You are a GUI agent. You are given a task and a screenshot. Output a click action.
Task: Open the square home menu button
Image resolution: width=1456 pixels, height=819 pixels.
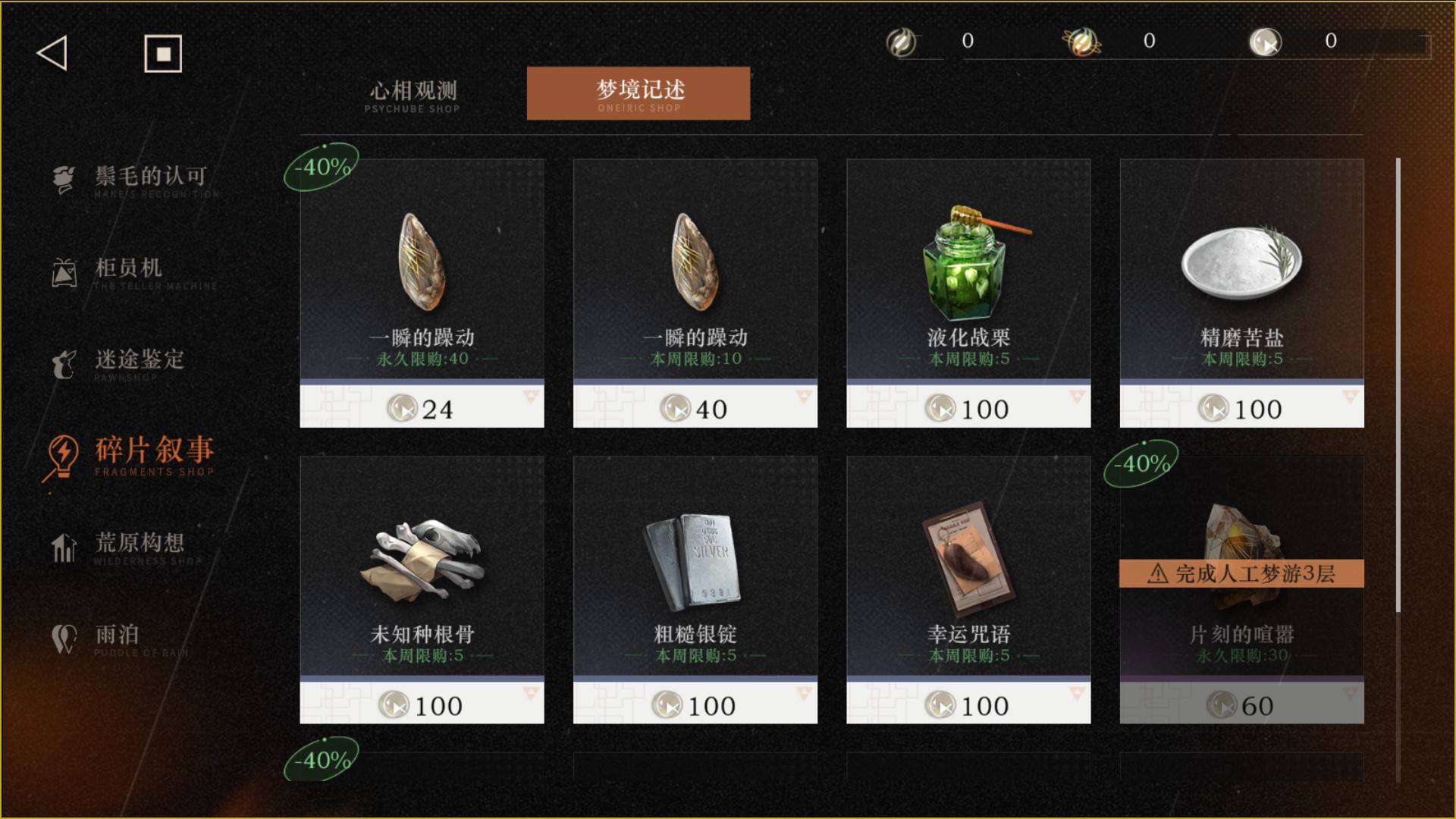pyautogui.click(x=163, y=54)
